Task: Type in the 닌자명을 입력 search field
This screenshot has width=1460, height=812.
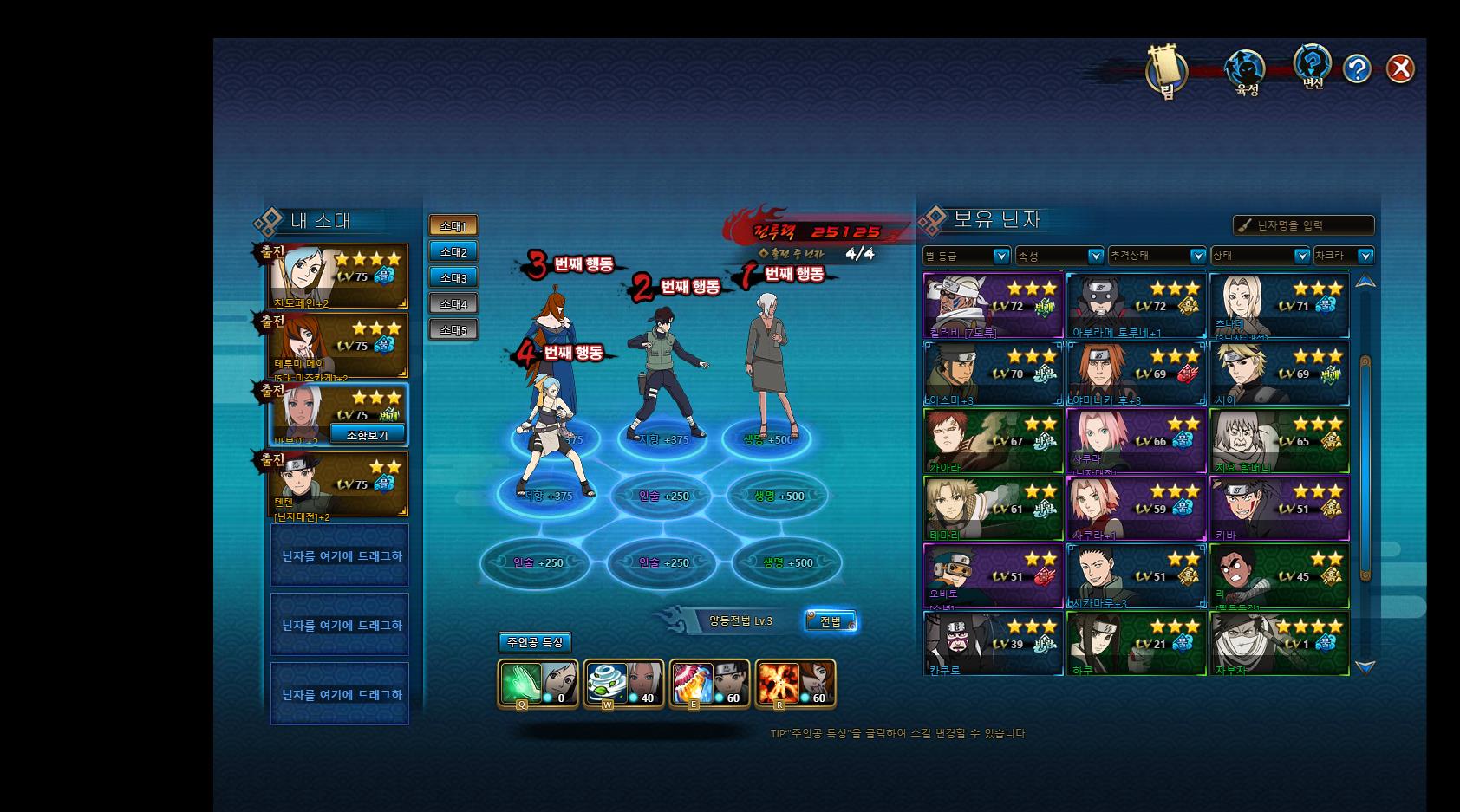Action: [1311, 225]
